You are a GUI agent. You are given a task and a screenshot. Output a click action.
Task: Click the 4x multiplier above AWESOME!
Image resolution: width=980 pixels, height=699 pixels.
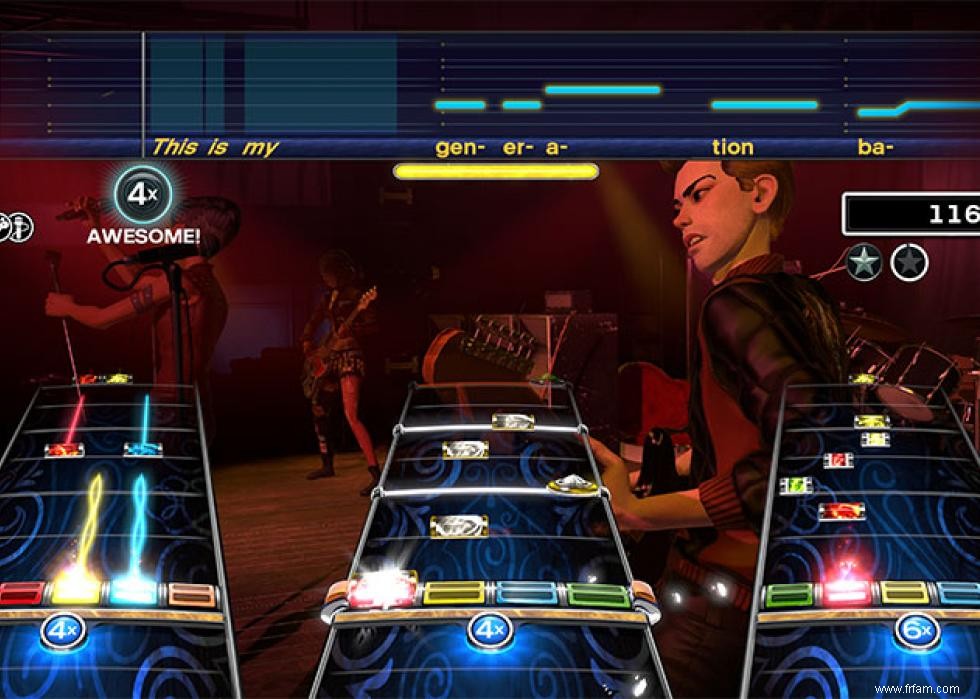coord(143,195)
